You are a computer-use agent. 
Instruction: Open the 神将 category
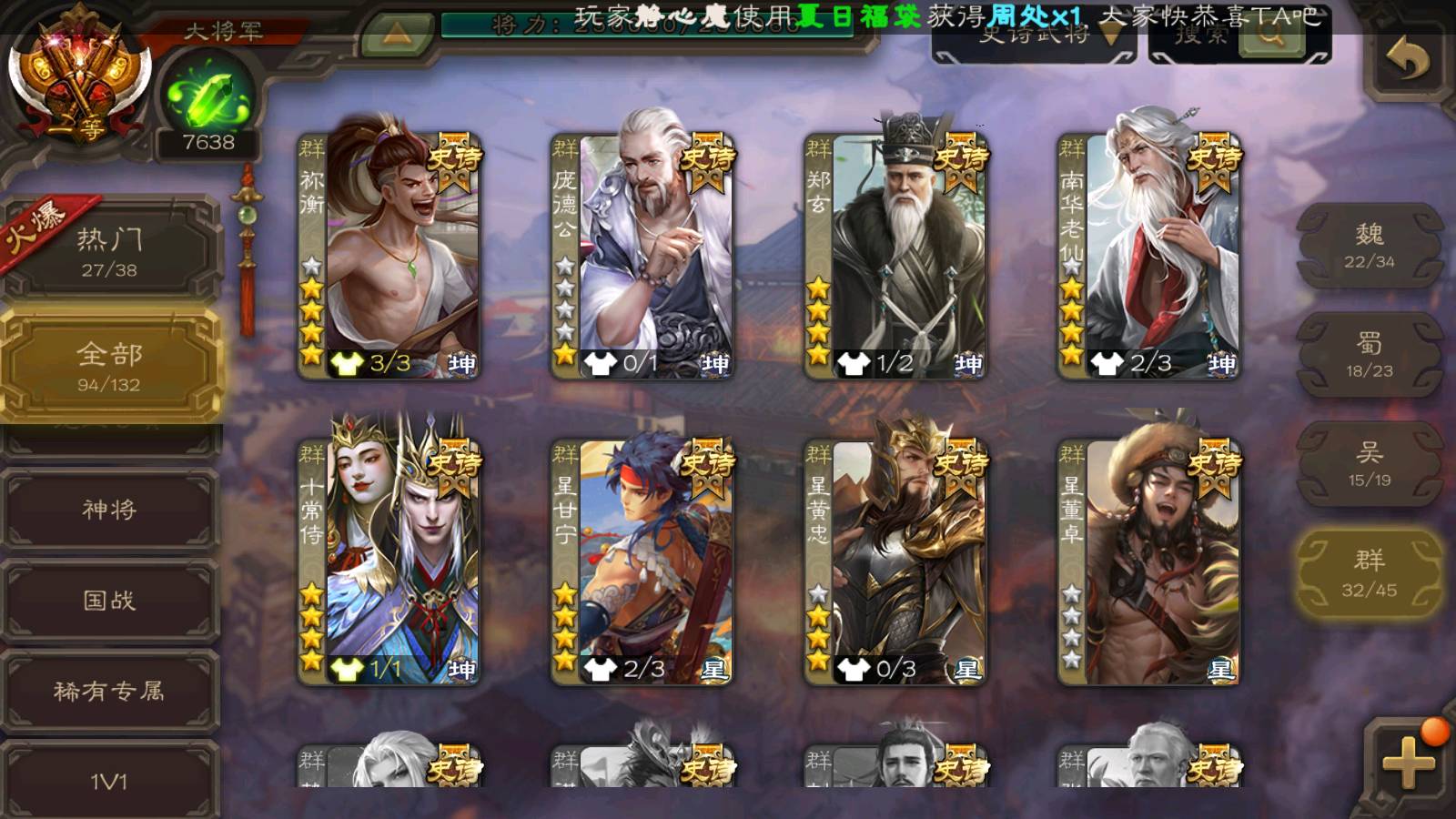[x=109, y=509]
